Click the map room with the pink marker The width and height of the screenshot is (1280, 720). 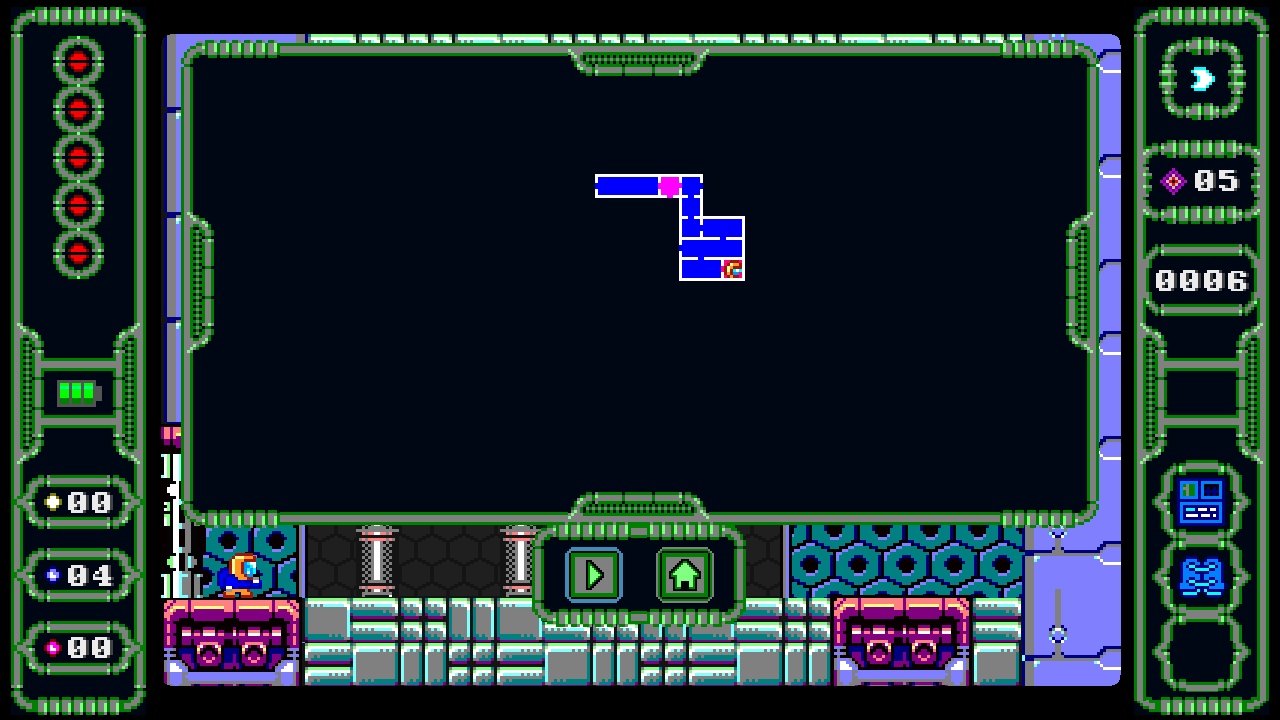click(x=670, y=184)
